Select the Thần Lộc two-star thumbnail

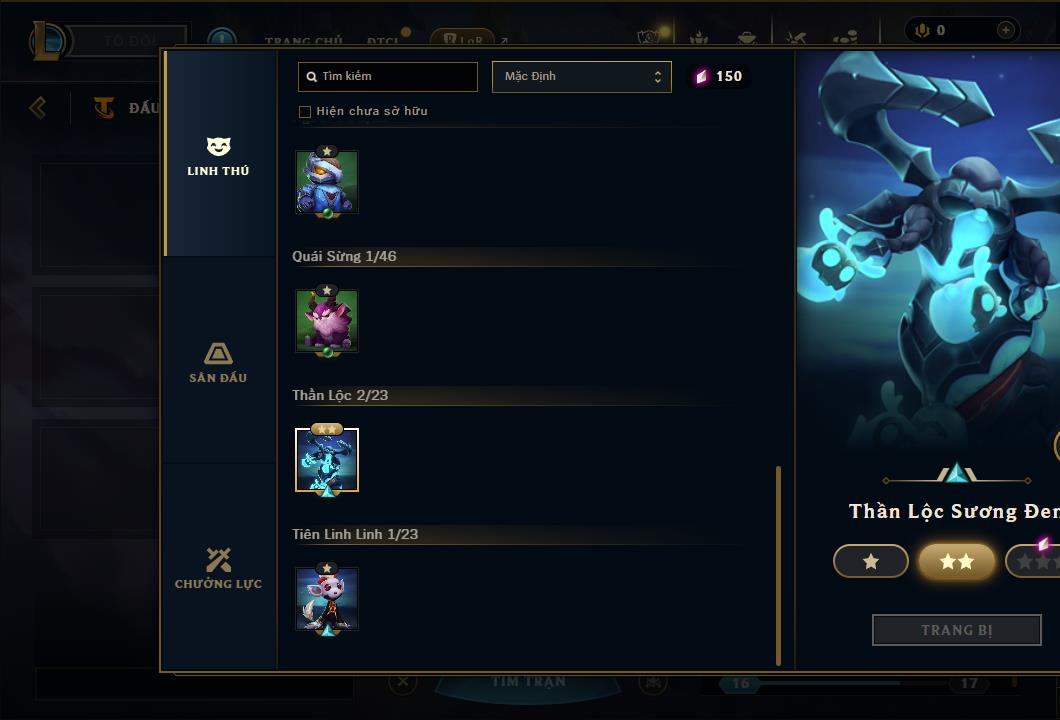pos(327,460)
